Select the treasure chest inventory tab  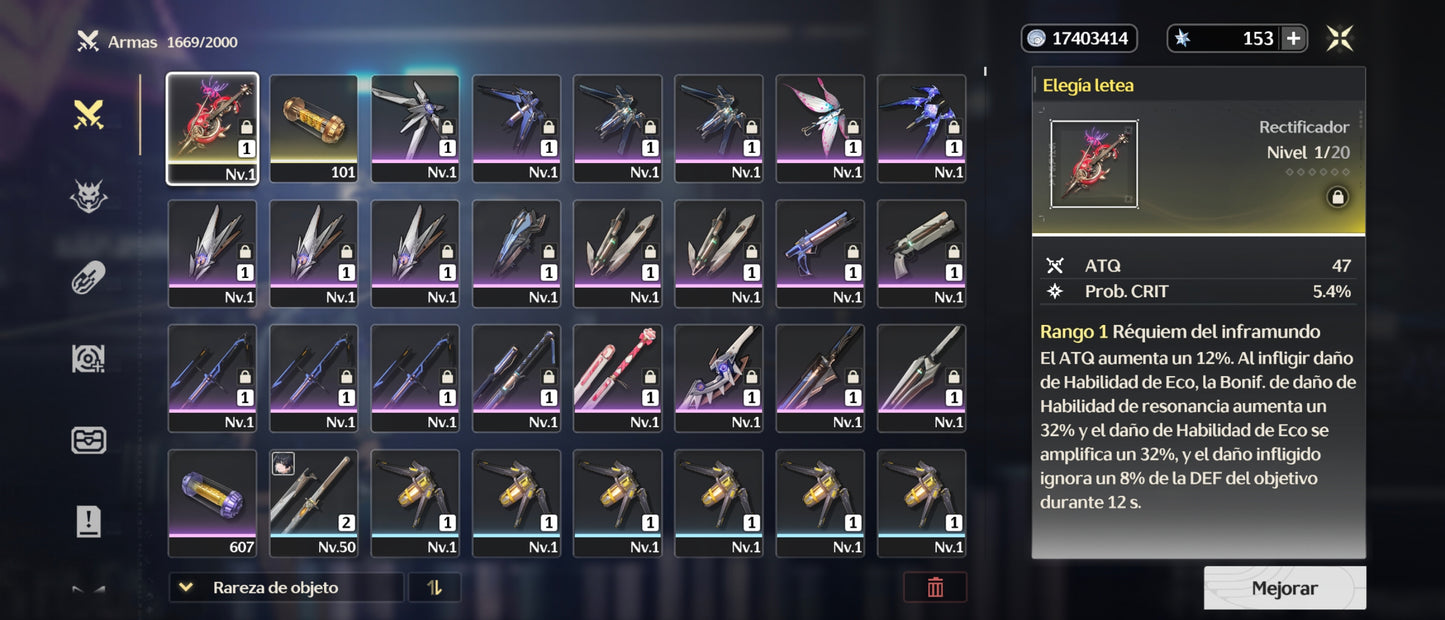coord(89,440)
